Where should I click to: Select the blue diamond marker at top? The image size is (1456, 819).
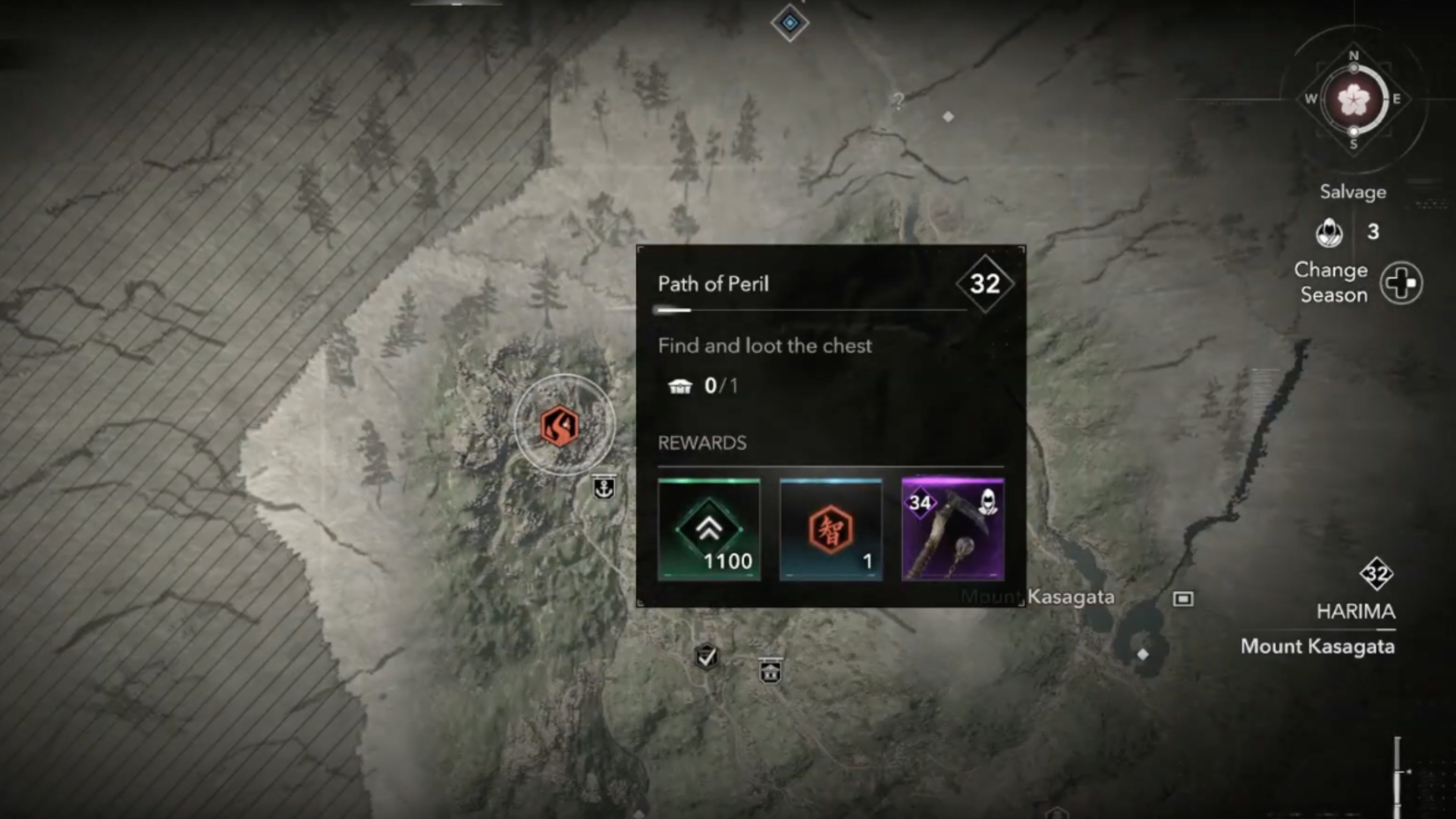pos(789,23)
